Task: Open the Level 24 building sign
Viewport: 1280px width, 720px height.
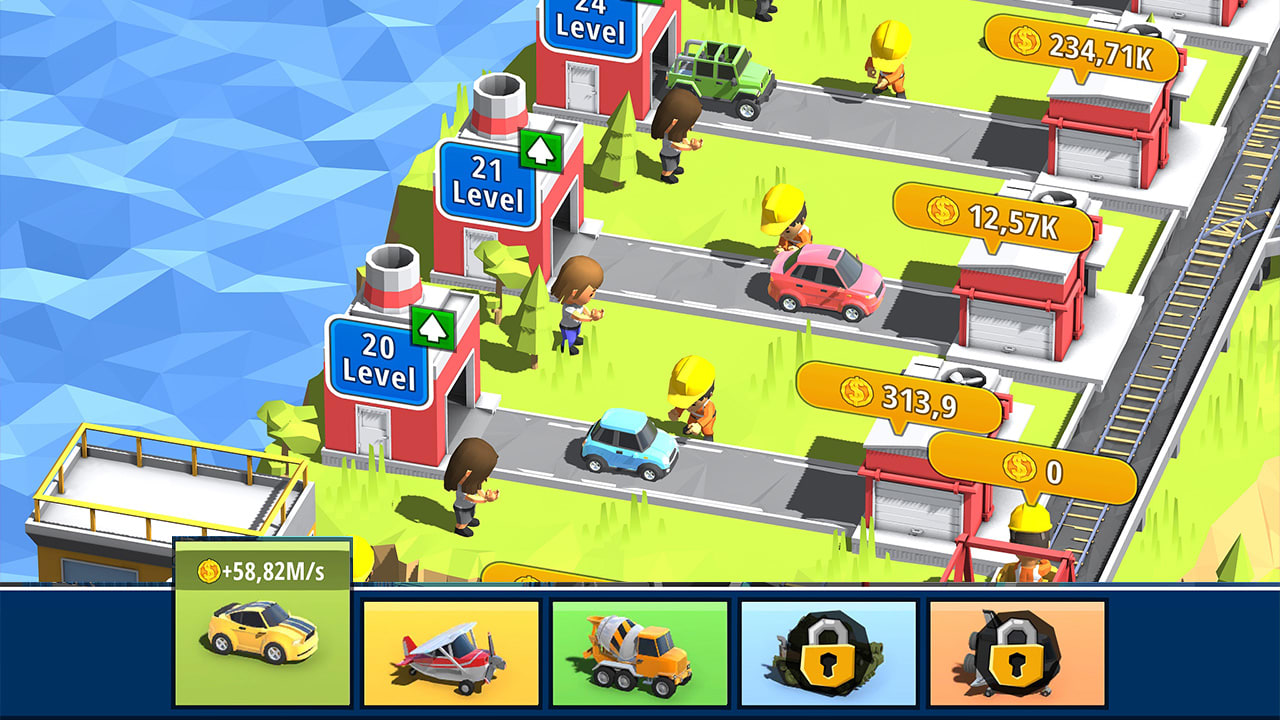Action: click(x=591, y=22)
